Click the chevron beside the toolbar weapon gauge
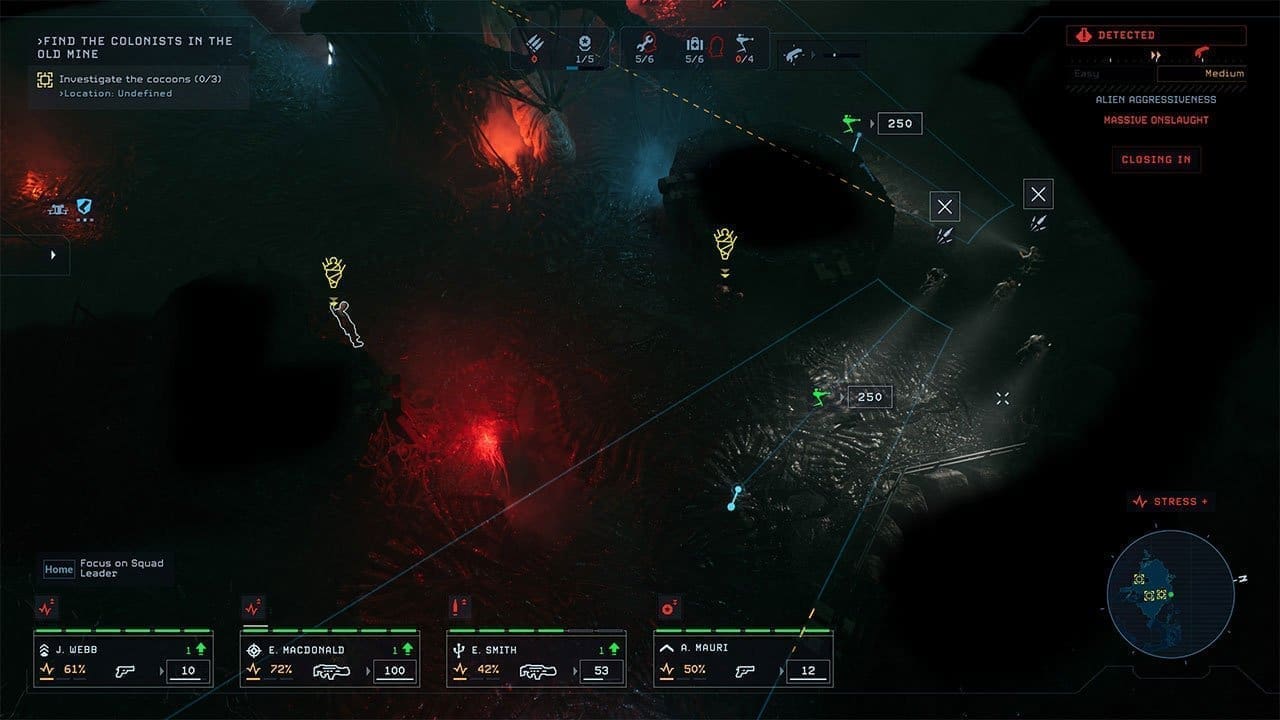Image resolution: width=1280 pixels, height=720 pixels. (x=814, y=55)
